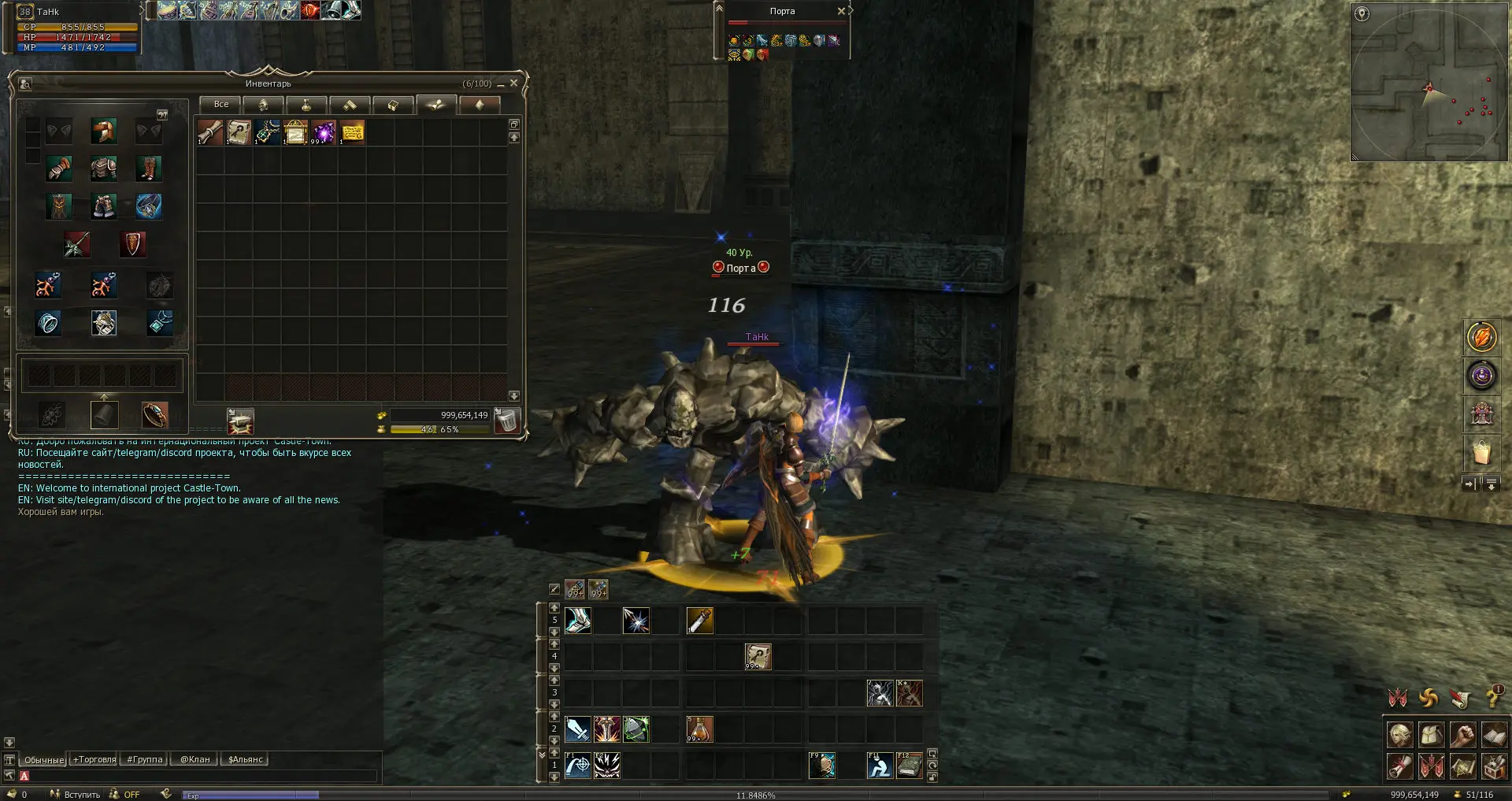Select the purple crystal item stack

(324, 132)
